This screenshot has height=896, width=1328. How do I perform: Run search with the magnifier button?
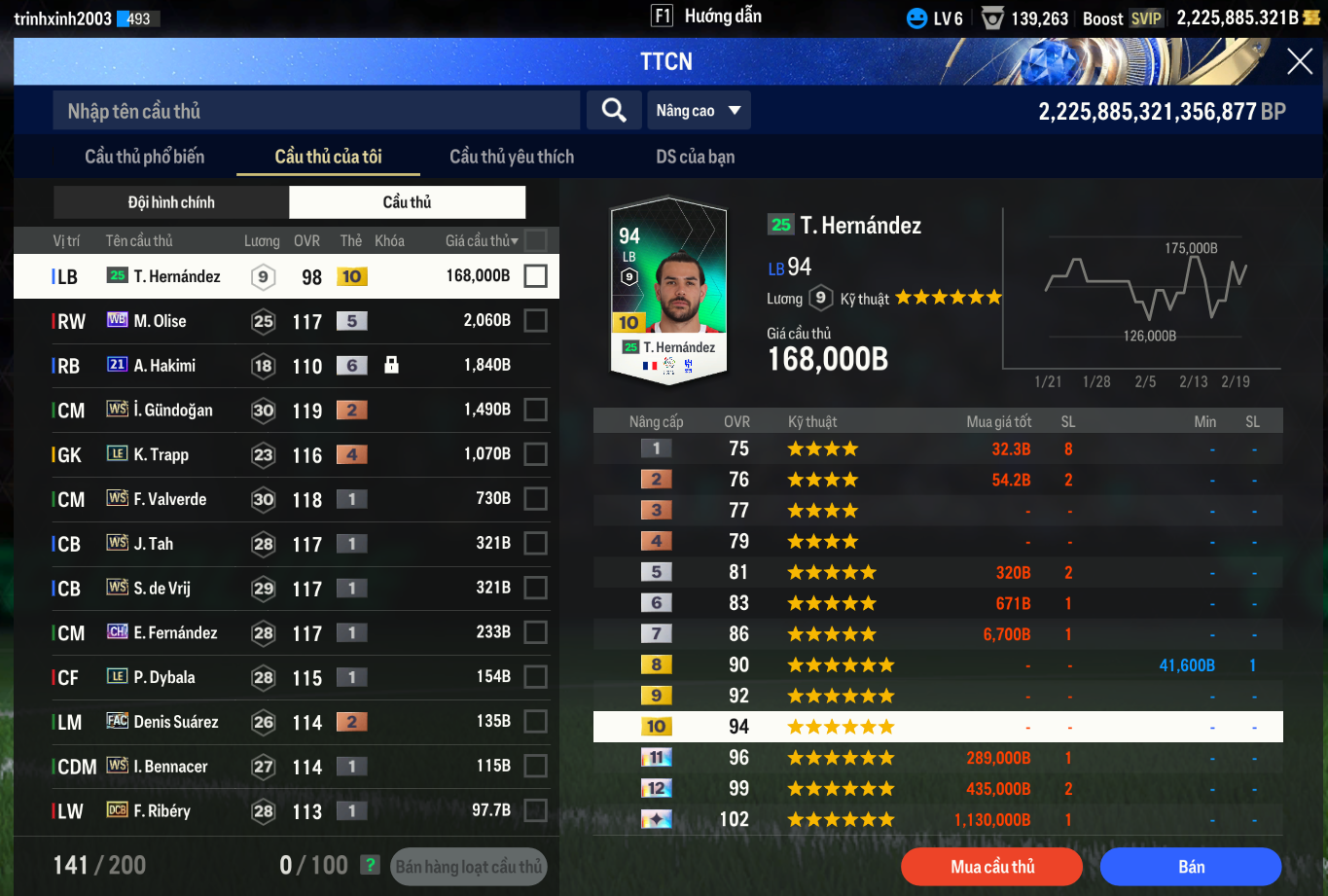pyautogui.click(x=614, y=111)
